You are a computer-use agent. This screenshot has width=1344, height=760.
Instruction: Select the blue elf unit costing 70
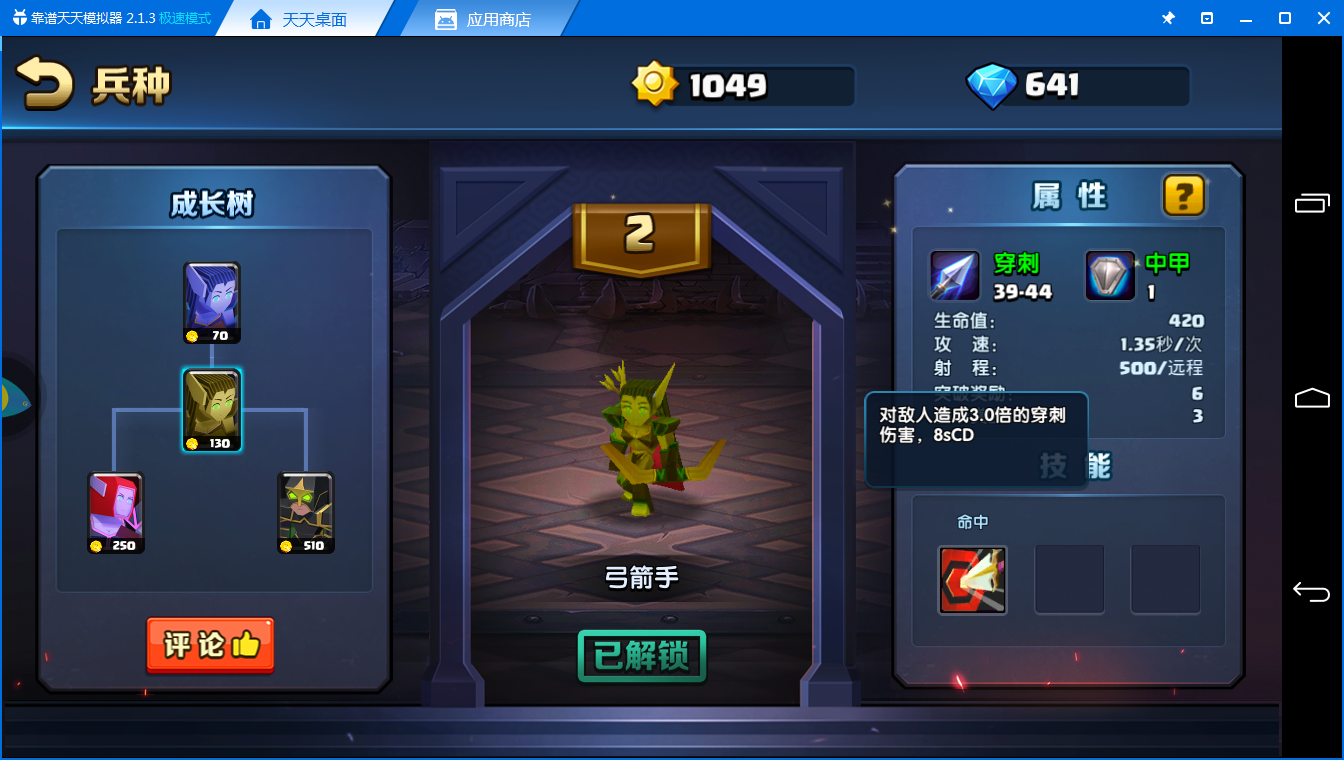pyautogui.click(x=212, y=302)
